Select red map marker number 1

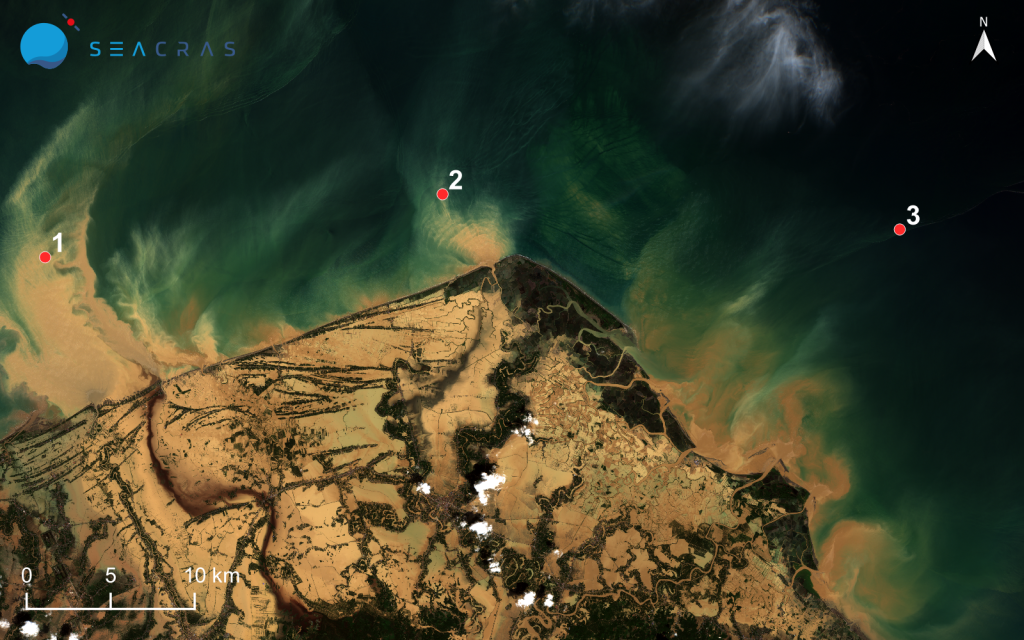(45, 257)
